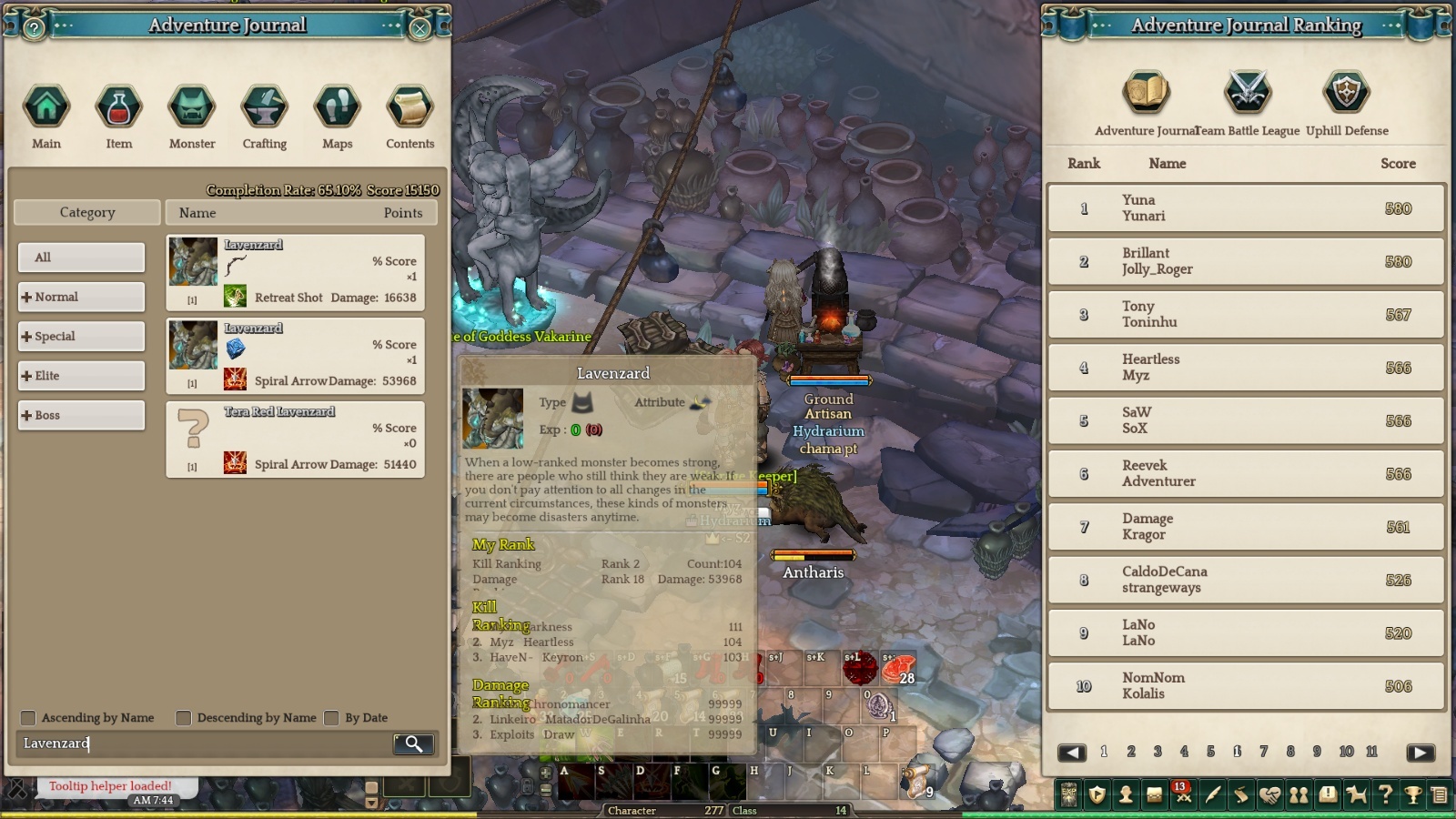Screen dimensions: 1456x819
Task: Select the Tera Red Lavenzard entry
Action: (295, 440)
